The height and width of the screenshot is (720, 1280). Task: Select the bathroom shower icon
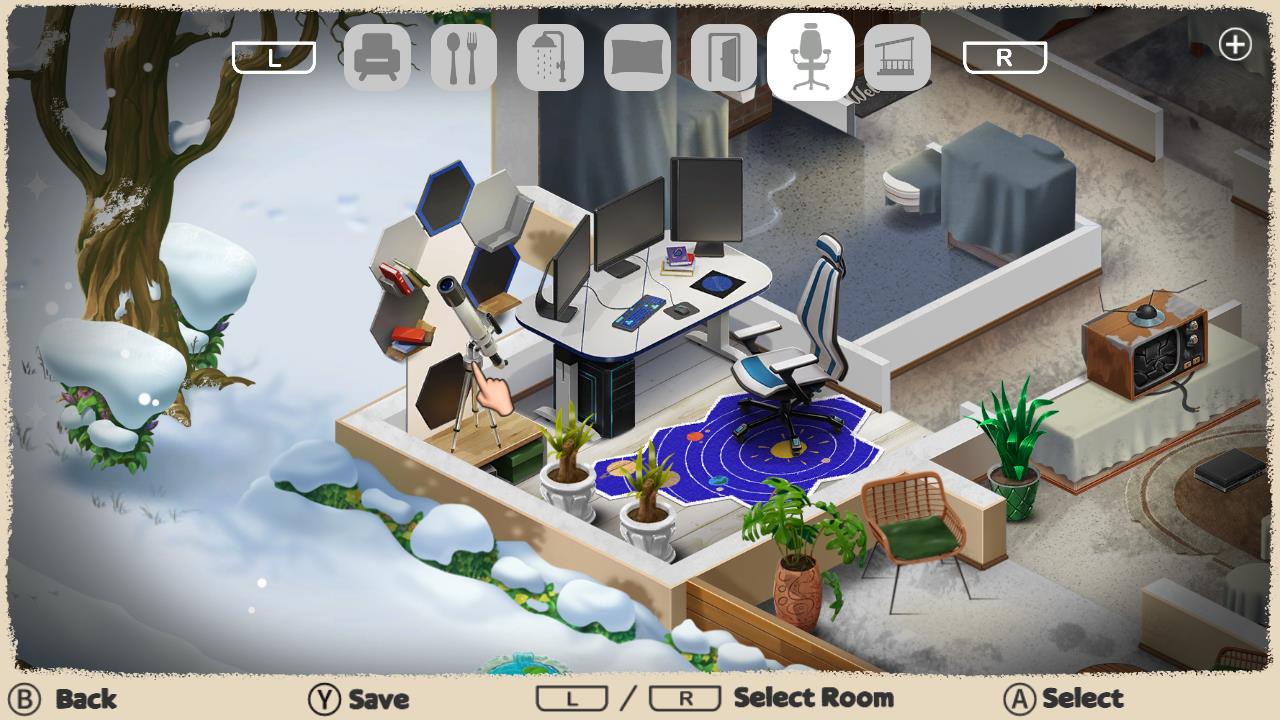(x=550, y=57)
